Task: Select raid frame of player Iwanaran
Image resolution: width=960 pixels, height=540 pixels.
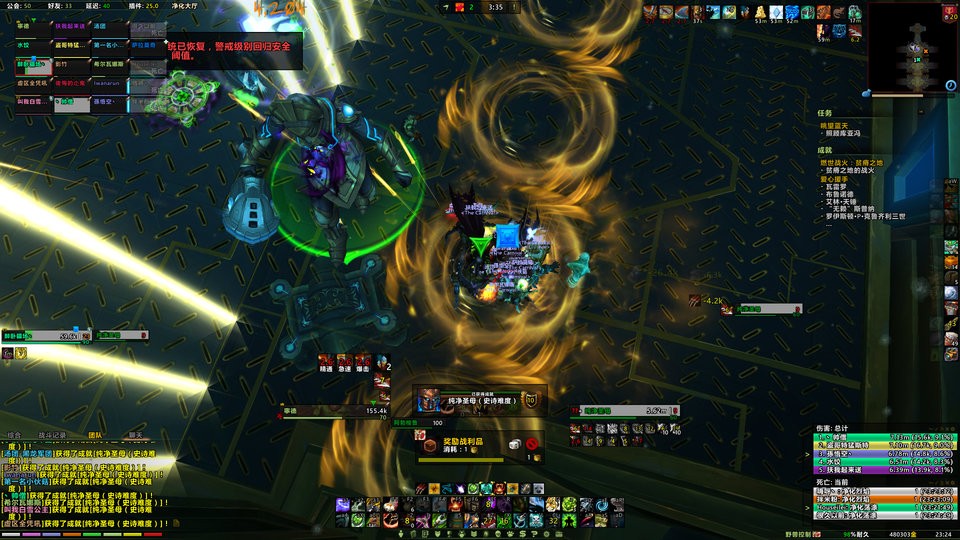Action: click(109, 84)
